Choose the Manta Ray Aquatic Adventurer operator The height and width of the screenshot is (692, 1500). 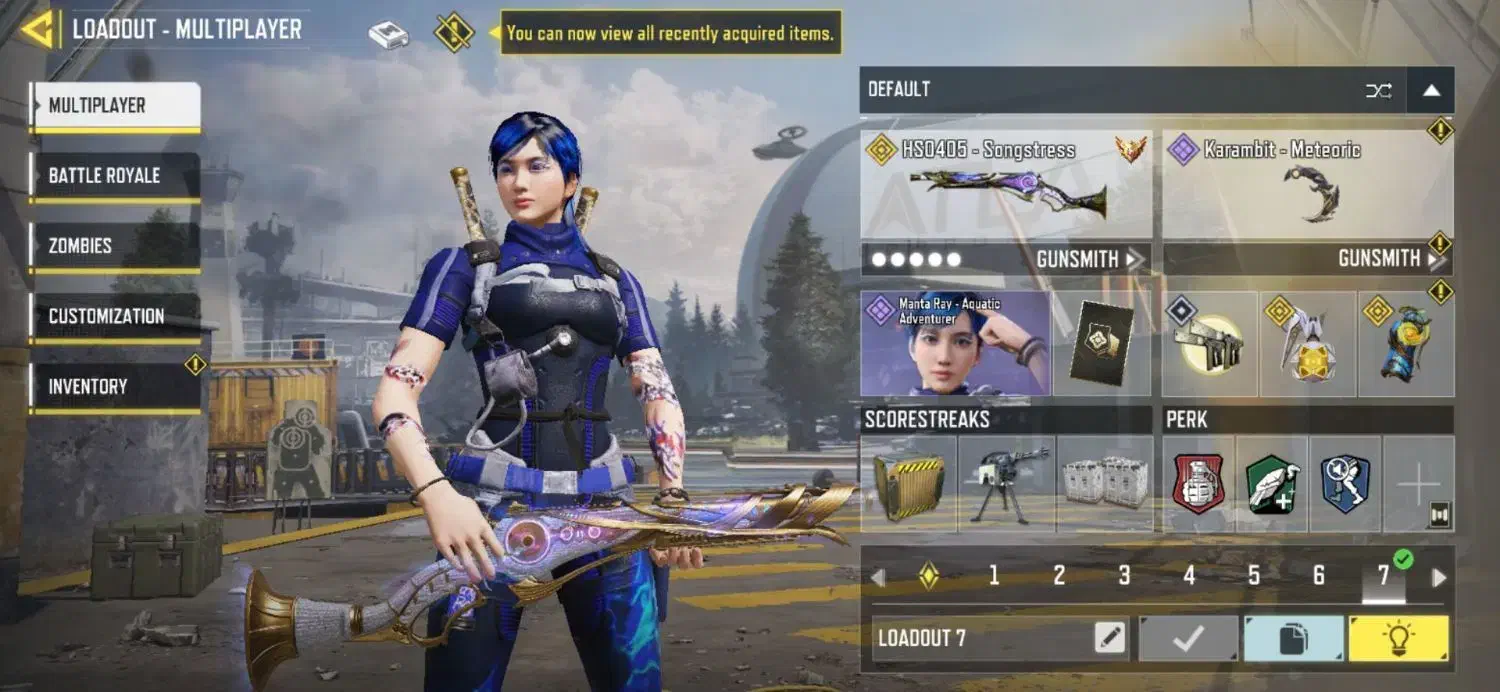(955, 343)
